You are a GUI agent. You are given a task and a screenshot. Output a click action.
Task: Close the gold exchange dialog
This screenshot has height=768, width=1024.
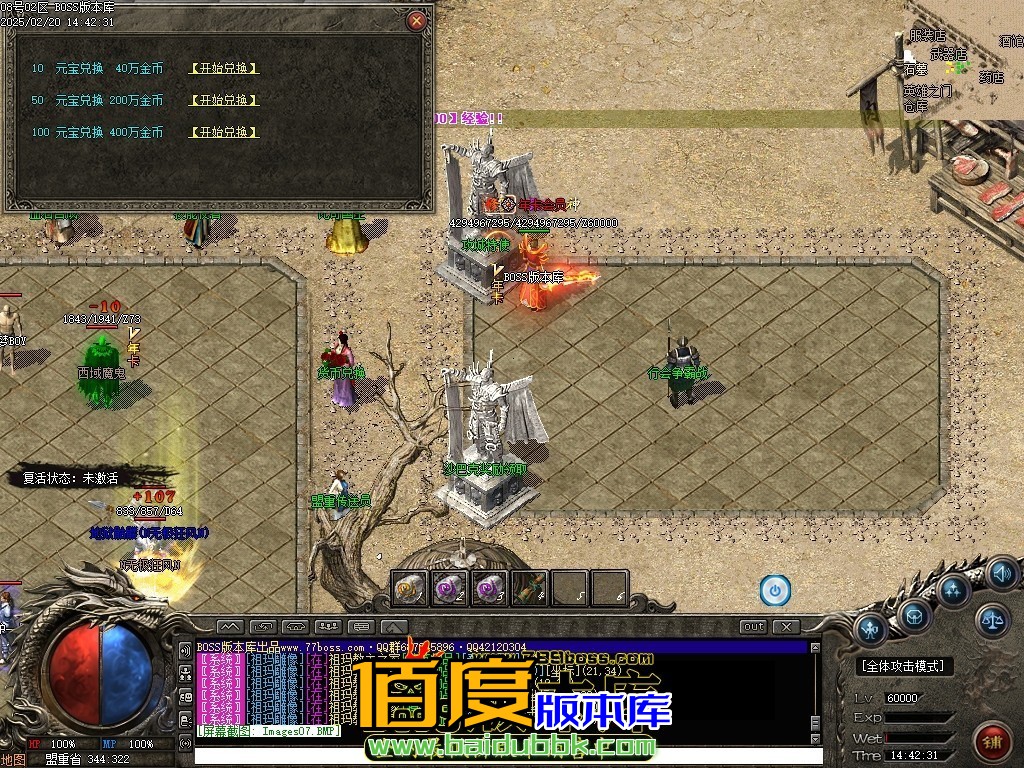point(417,20)
